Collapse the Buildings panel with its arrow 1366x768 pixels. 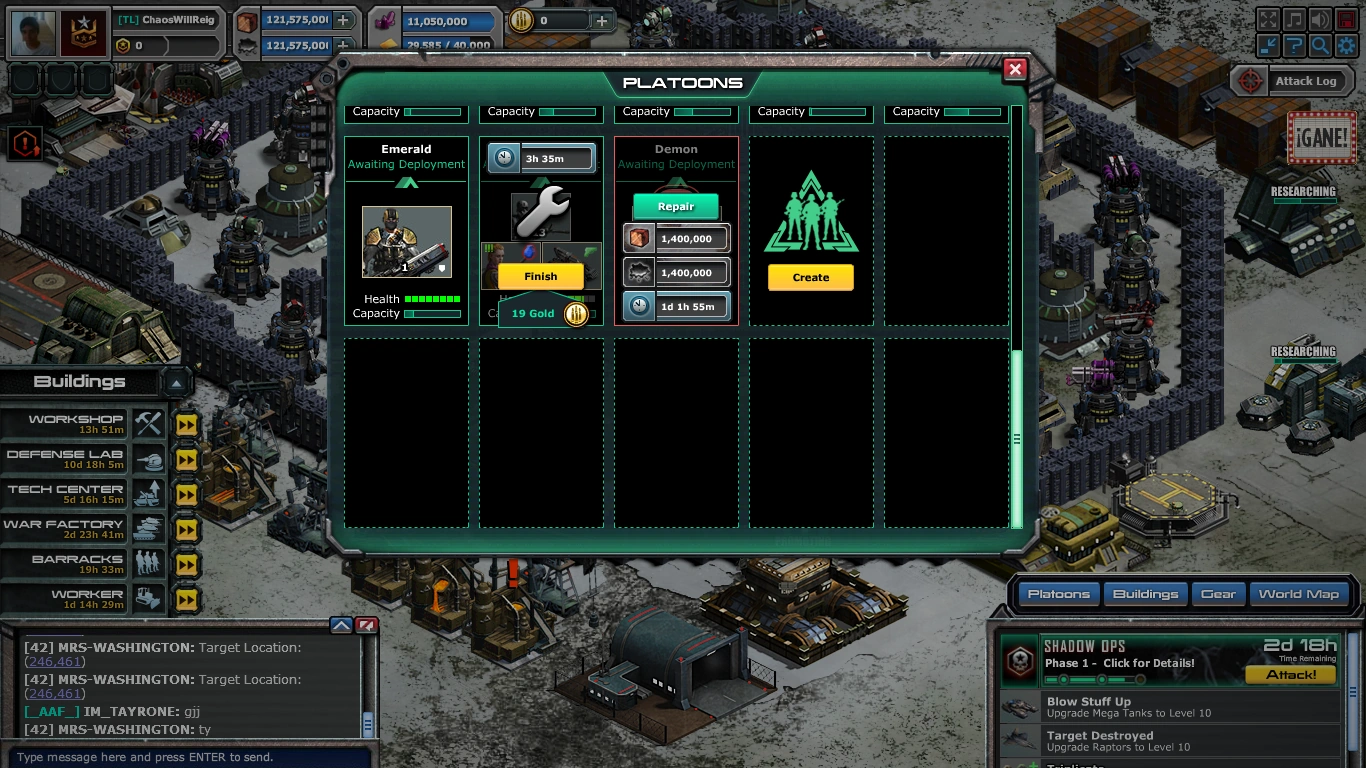click(x=176, y=381)
